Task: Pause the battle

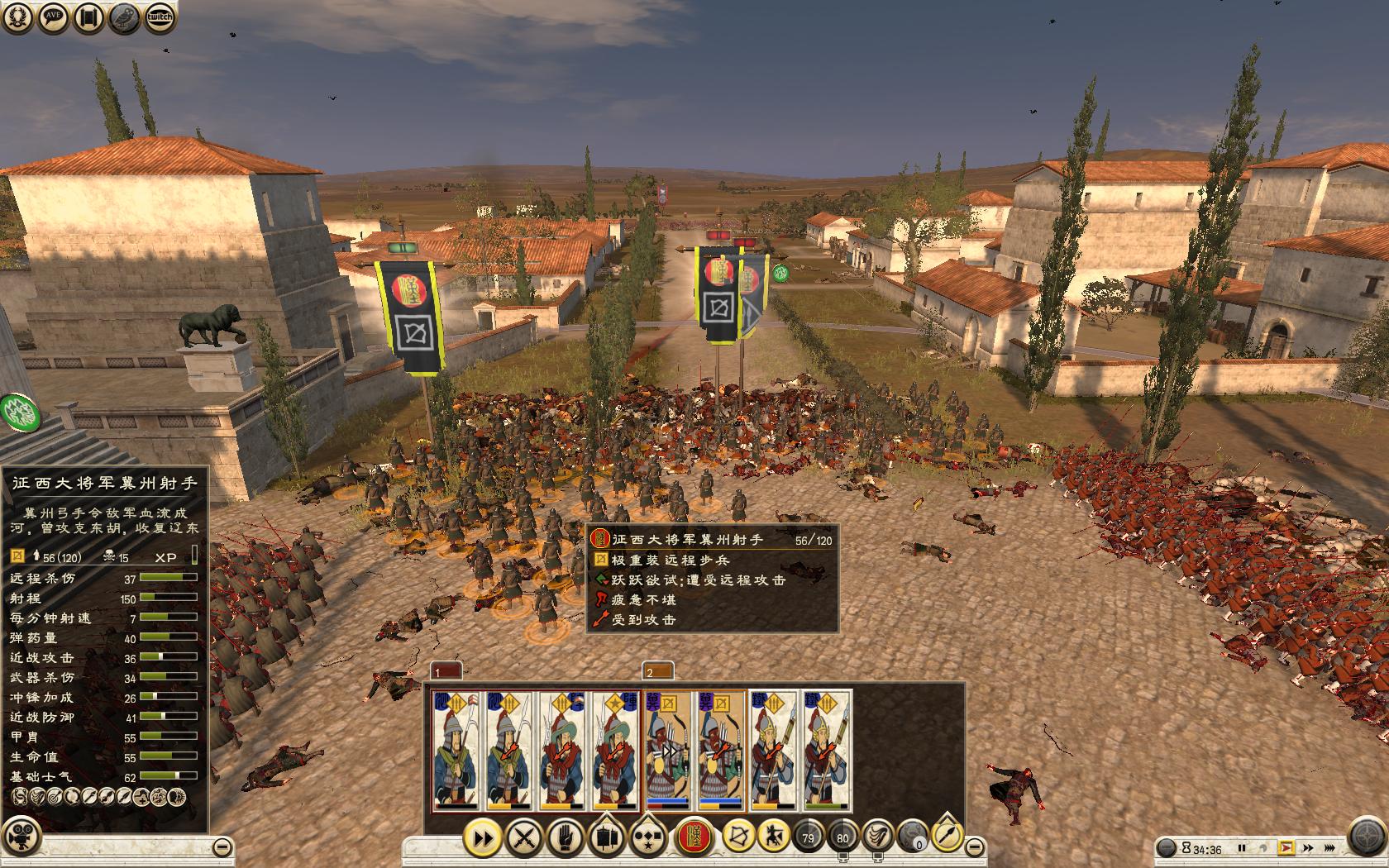Action: coord(1241,848)
